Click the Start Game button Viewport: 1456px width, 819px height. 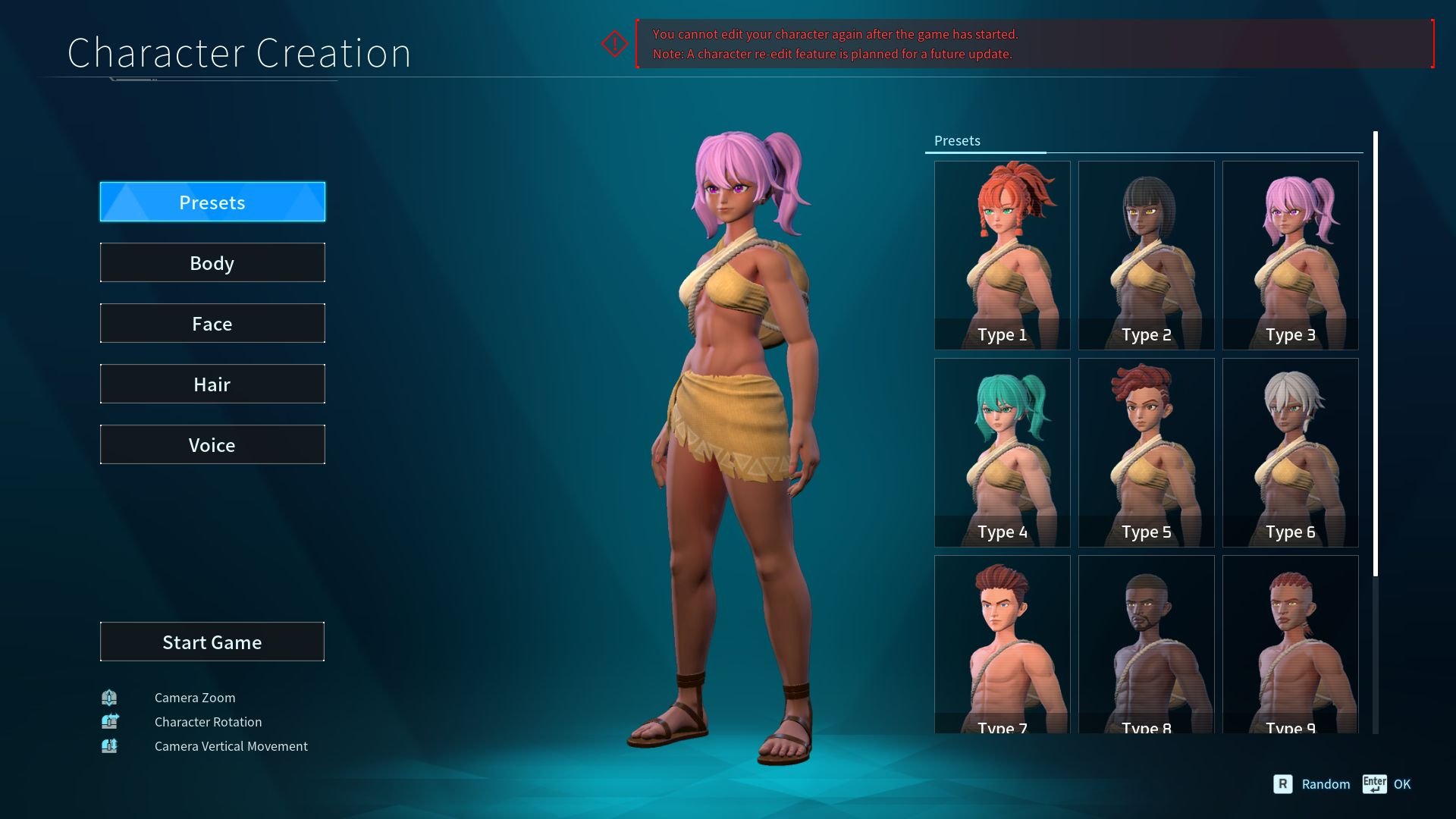click(x=212, y=642)
